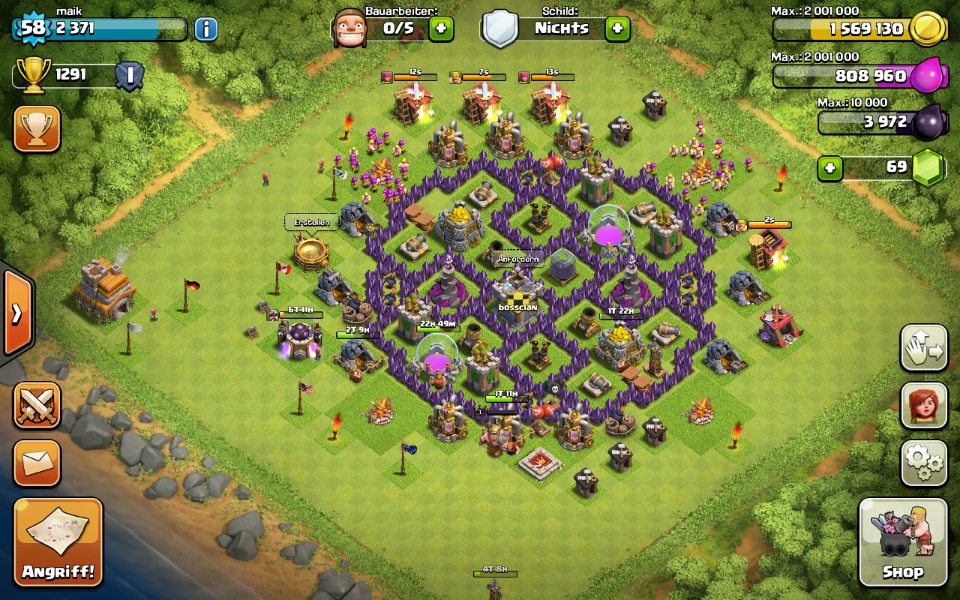
Task: View the league shield badge
Action: point(129,75)
